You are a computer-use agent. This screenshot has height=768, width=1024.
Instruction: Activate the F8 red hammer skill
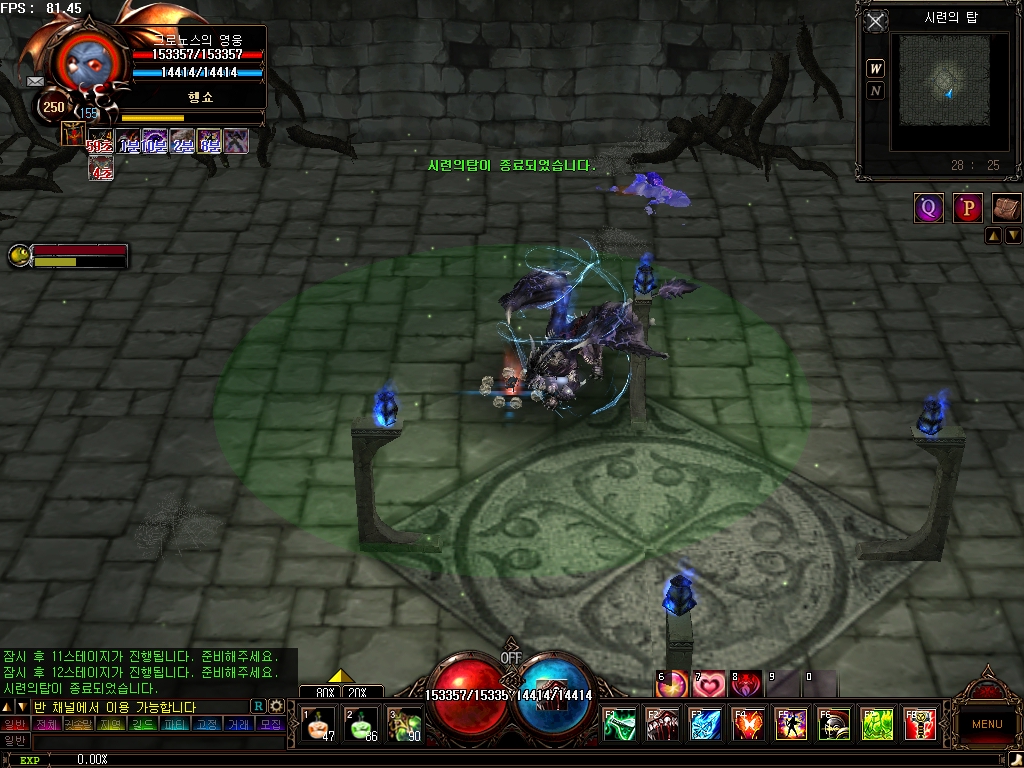[920, 723]
